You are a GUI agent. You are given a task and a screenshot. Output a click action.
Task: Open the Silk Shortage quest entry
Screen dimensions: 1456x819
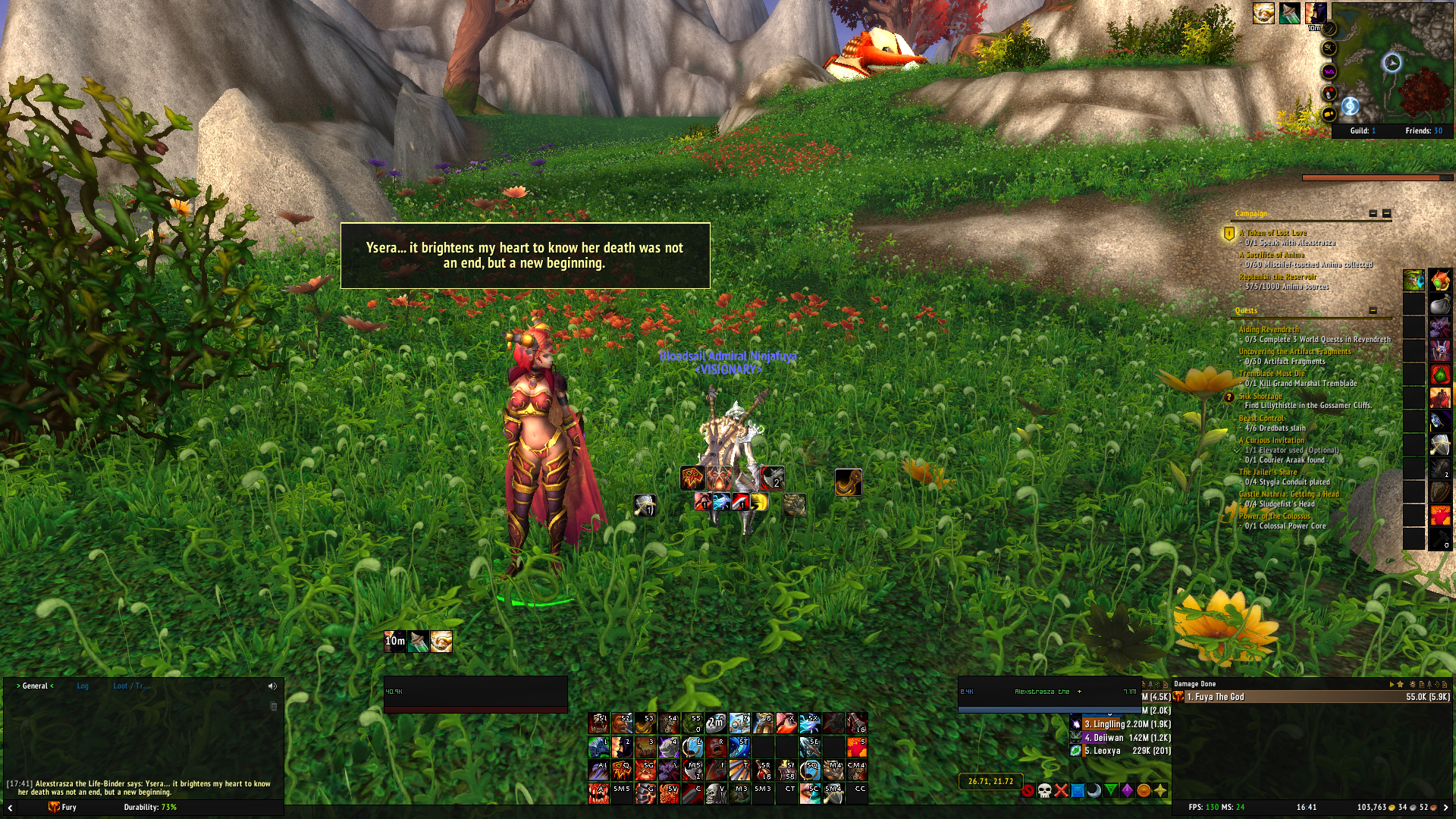point(1260,396)
